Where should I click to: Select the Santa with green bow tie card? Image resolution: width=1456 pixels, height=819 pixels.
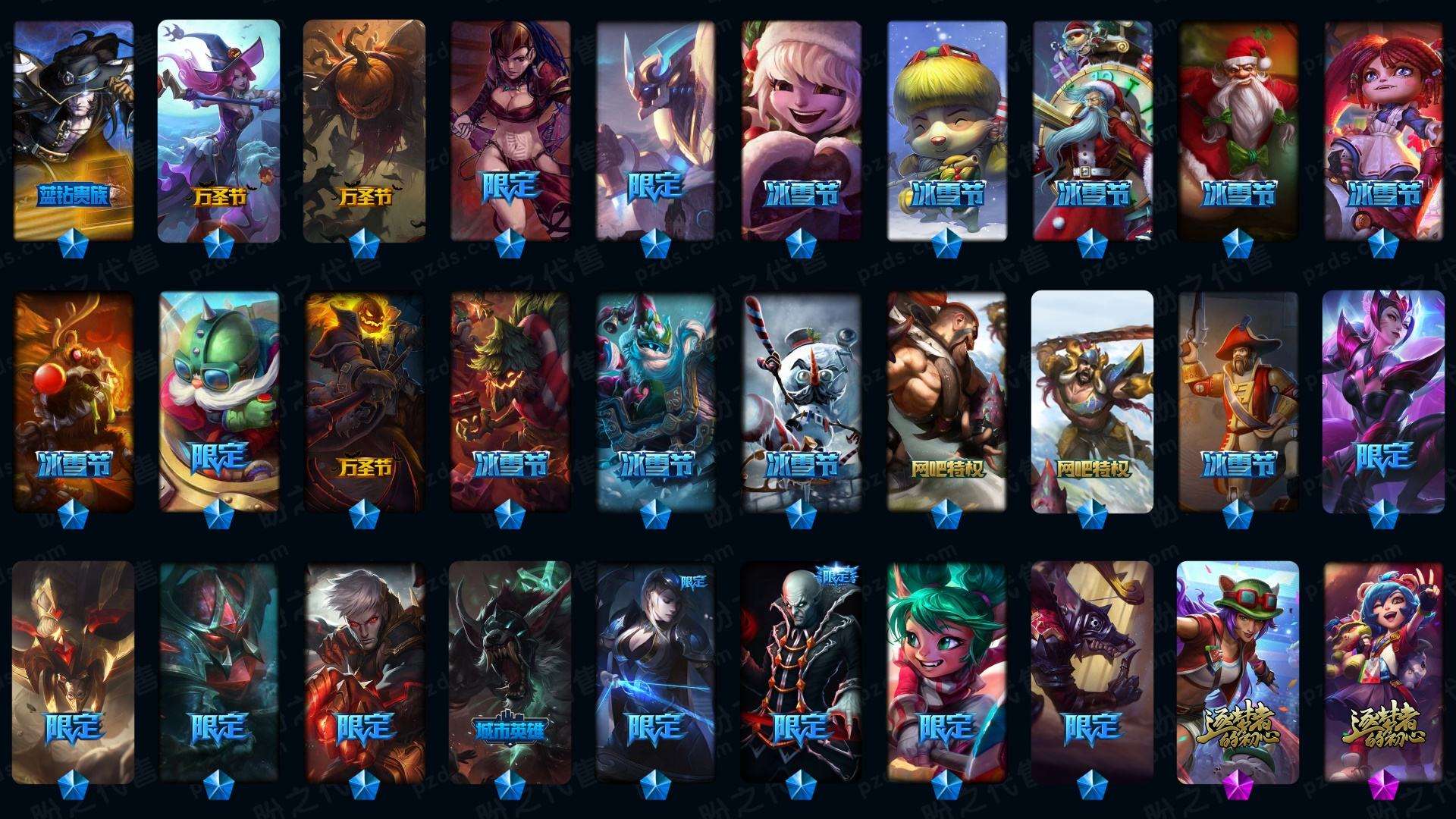coord(1238,129)
